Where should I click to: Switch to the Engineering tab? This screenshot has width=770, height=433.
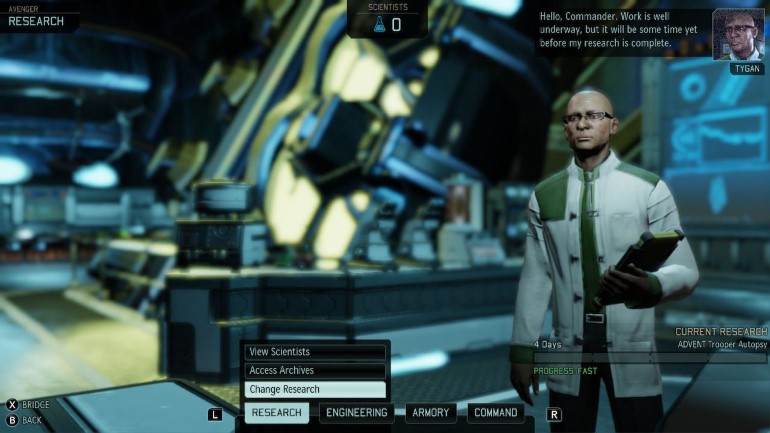coord(356,413)
